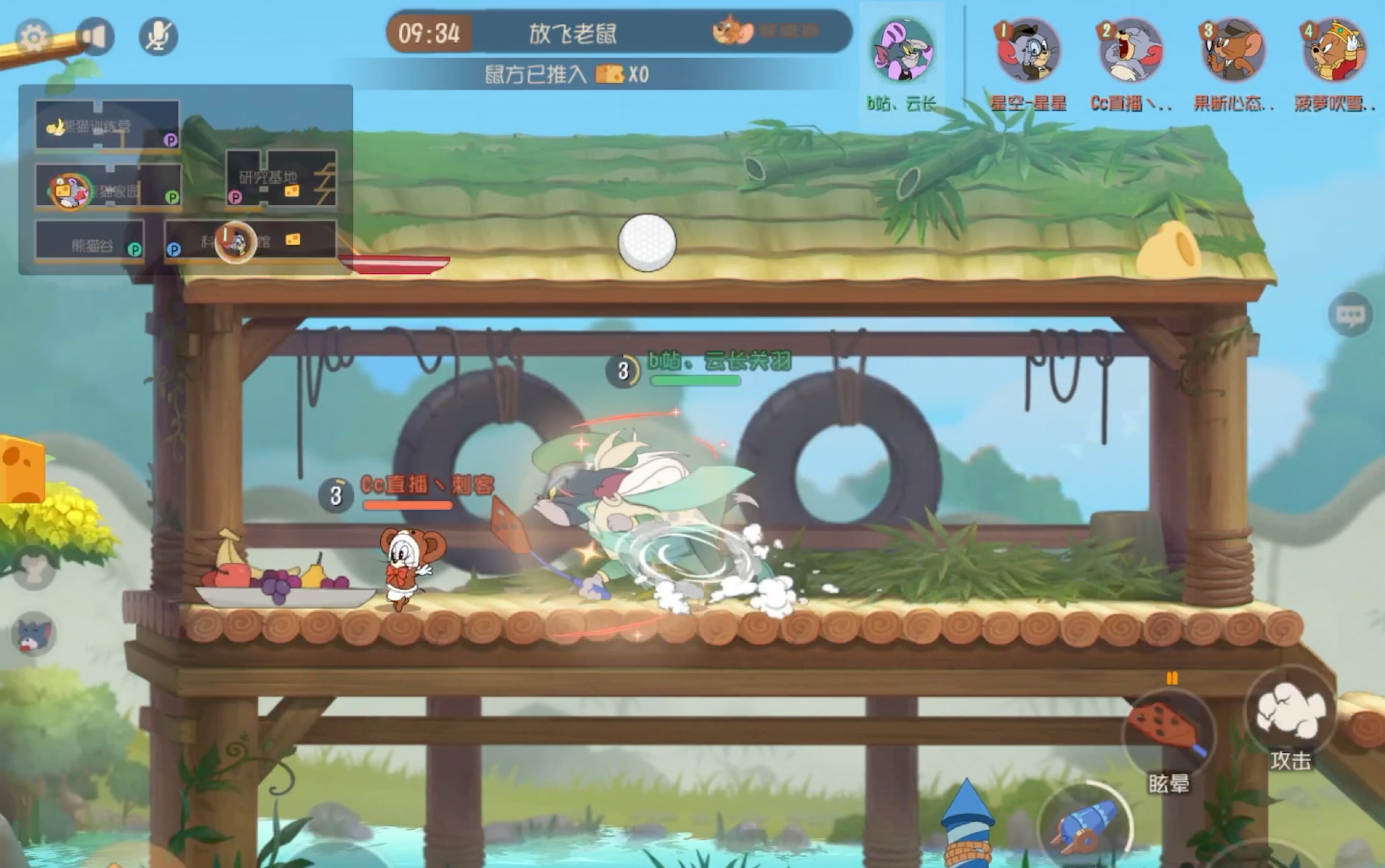
Task: Select the cat player portrait b站、云长
Action: 902,50
